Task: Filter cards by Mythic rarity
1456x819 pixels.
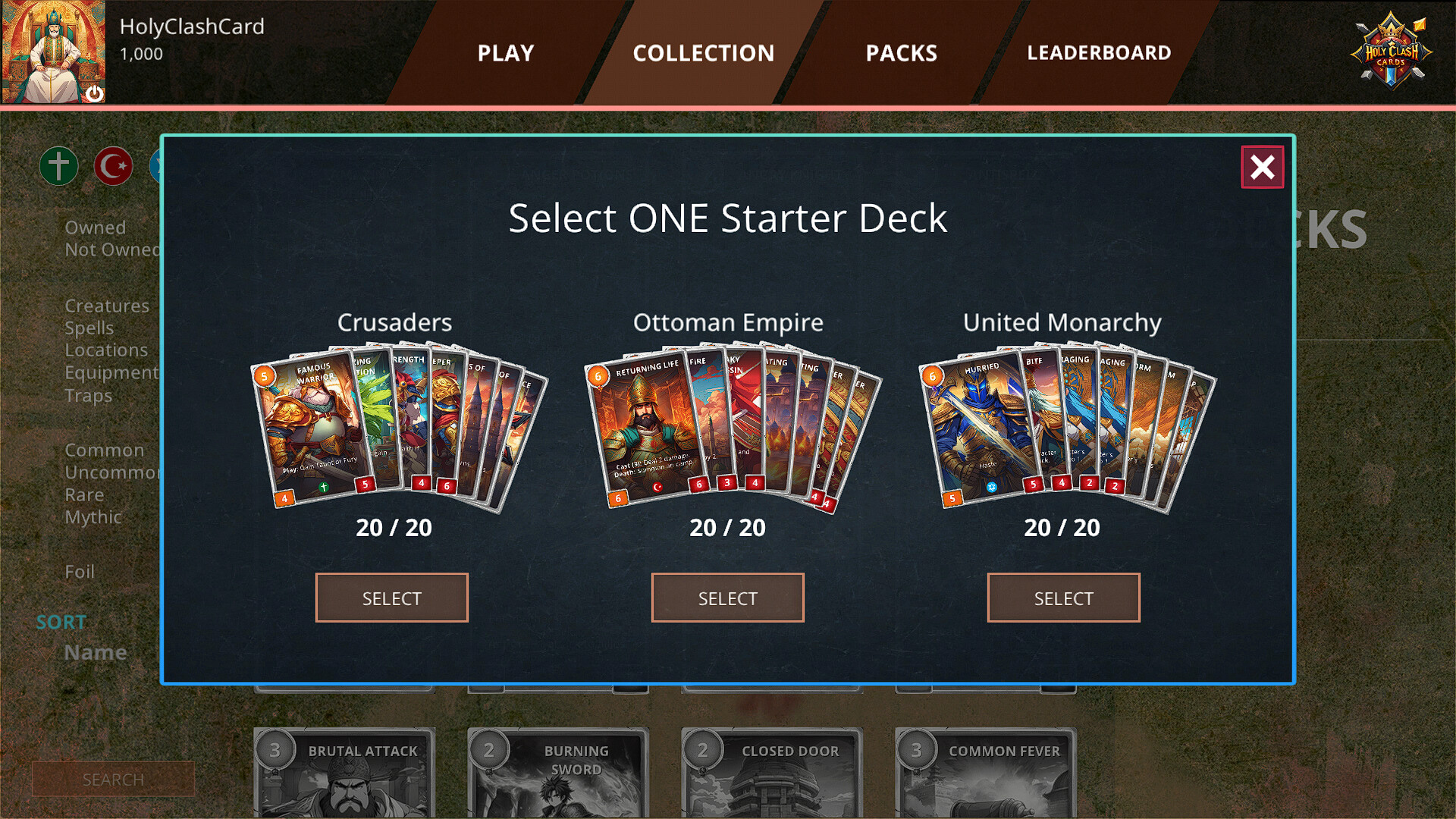Action: click(x=93, y=517)
